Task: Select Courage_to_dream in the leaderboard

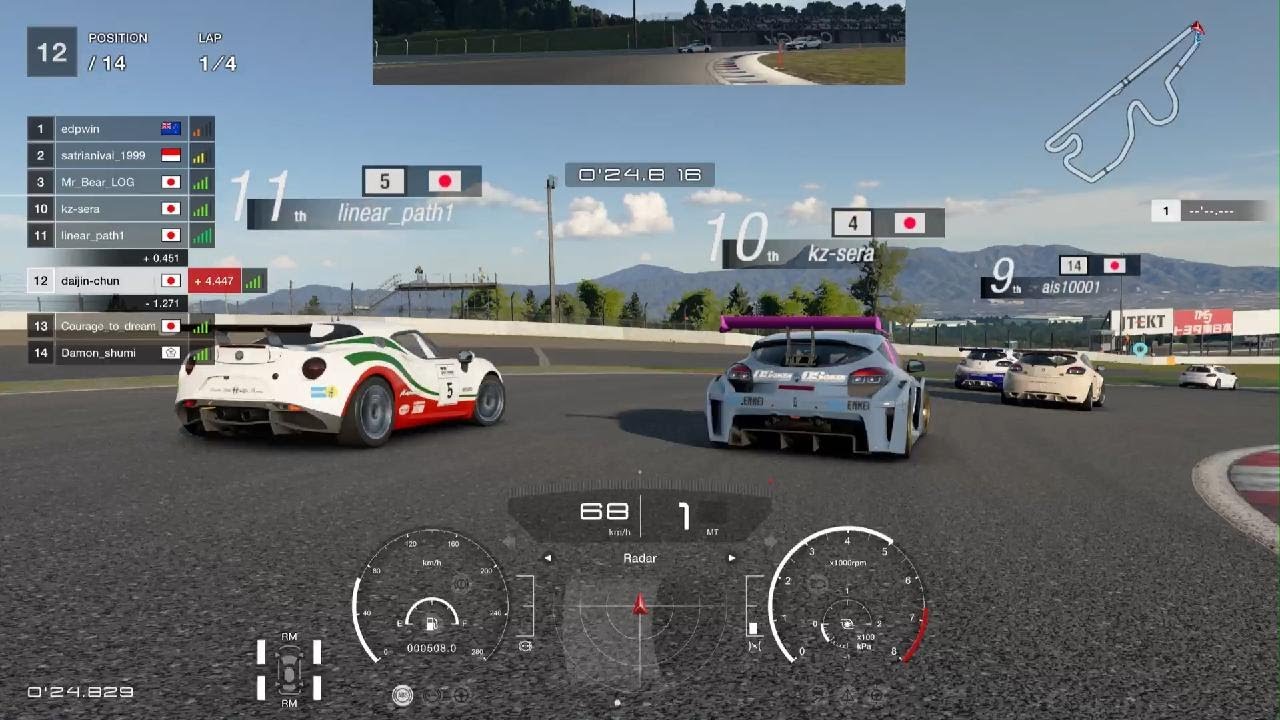Action: pos(110,326)
